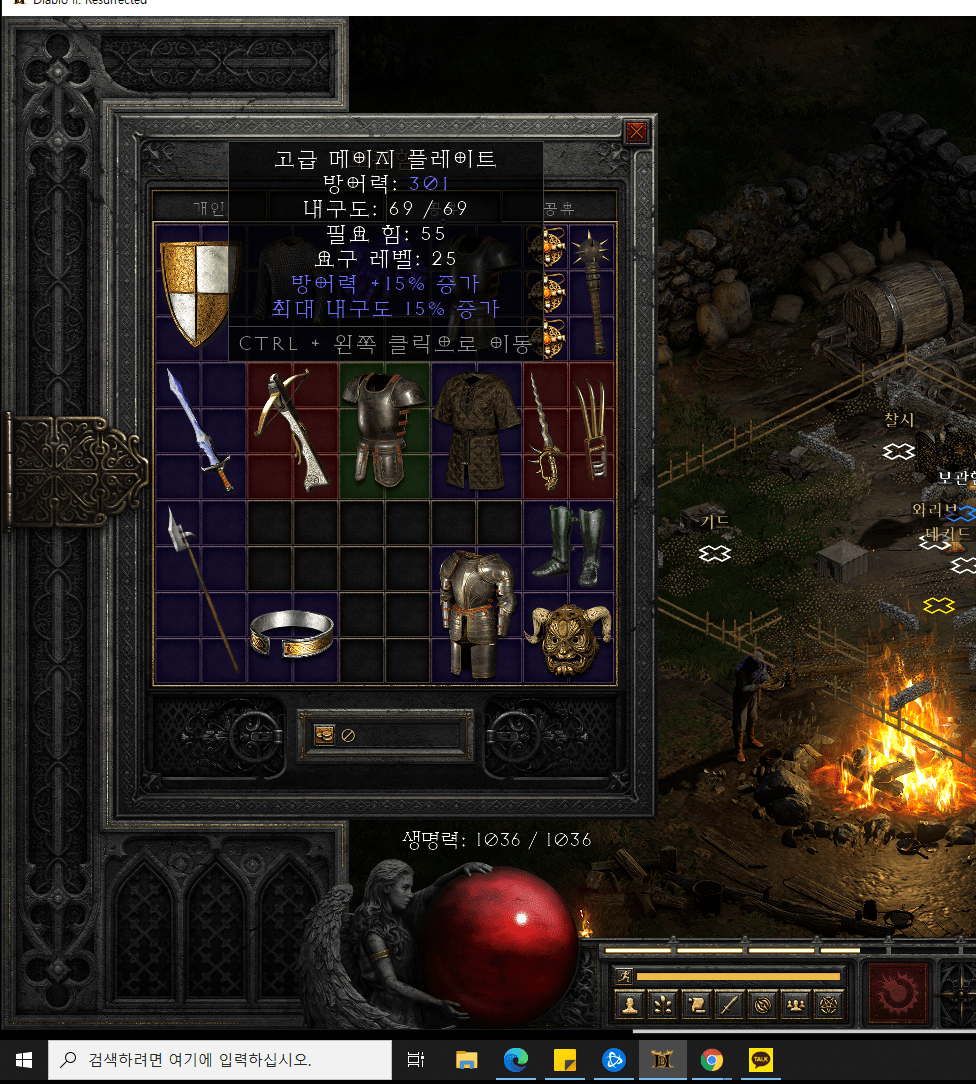Pick up the spiked mace
The width and height of the screenshot is (976, 1084).
(594, 290)
